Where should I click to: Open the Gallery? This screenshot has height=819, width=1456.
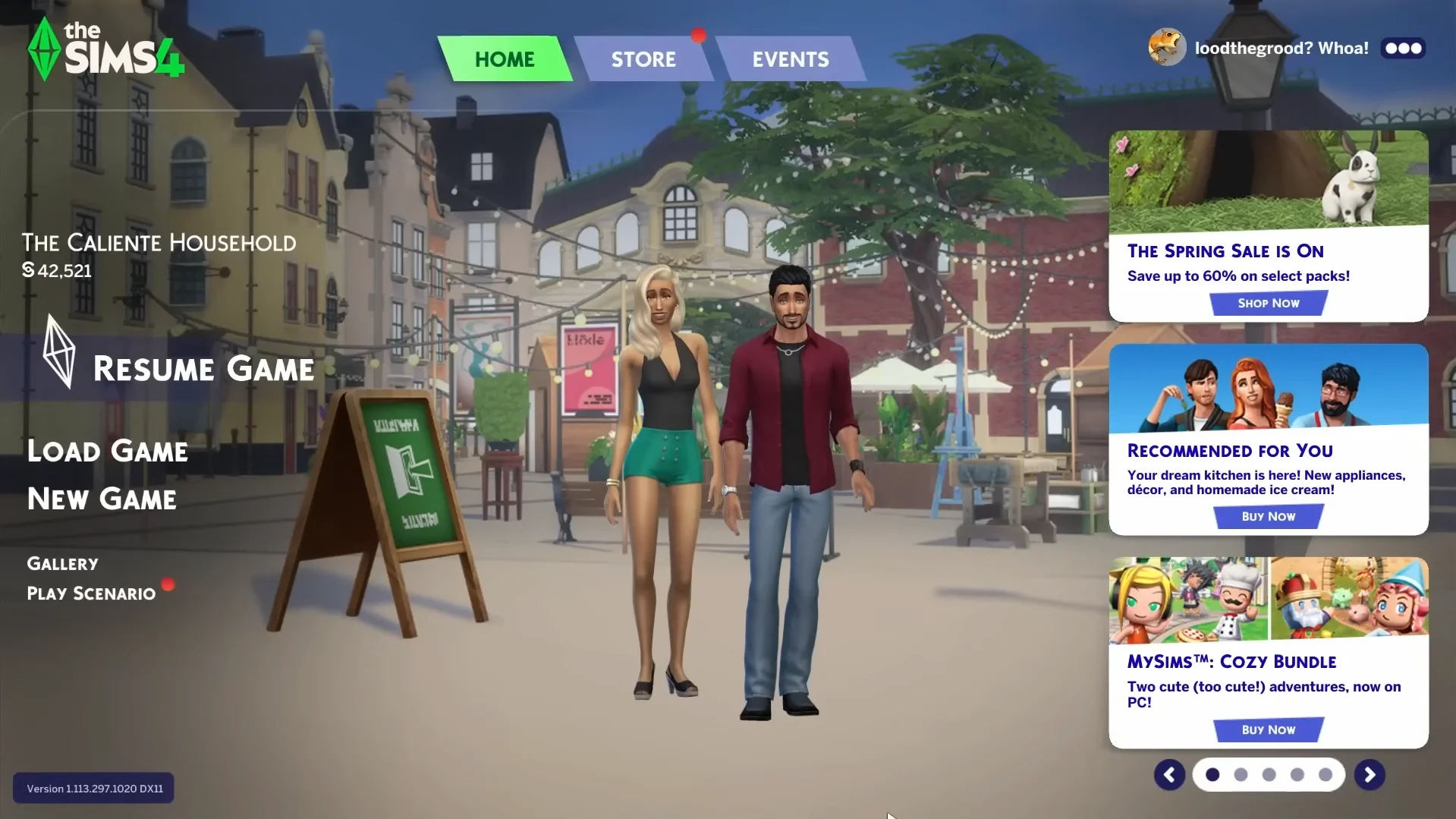tap(62, 562)
